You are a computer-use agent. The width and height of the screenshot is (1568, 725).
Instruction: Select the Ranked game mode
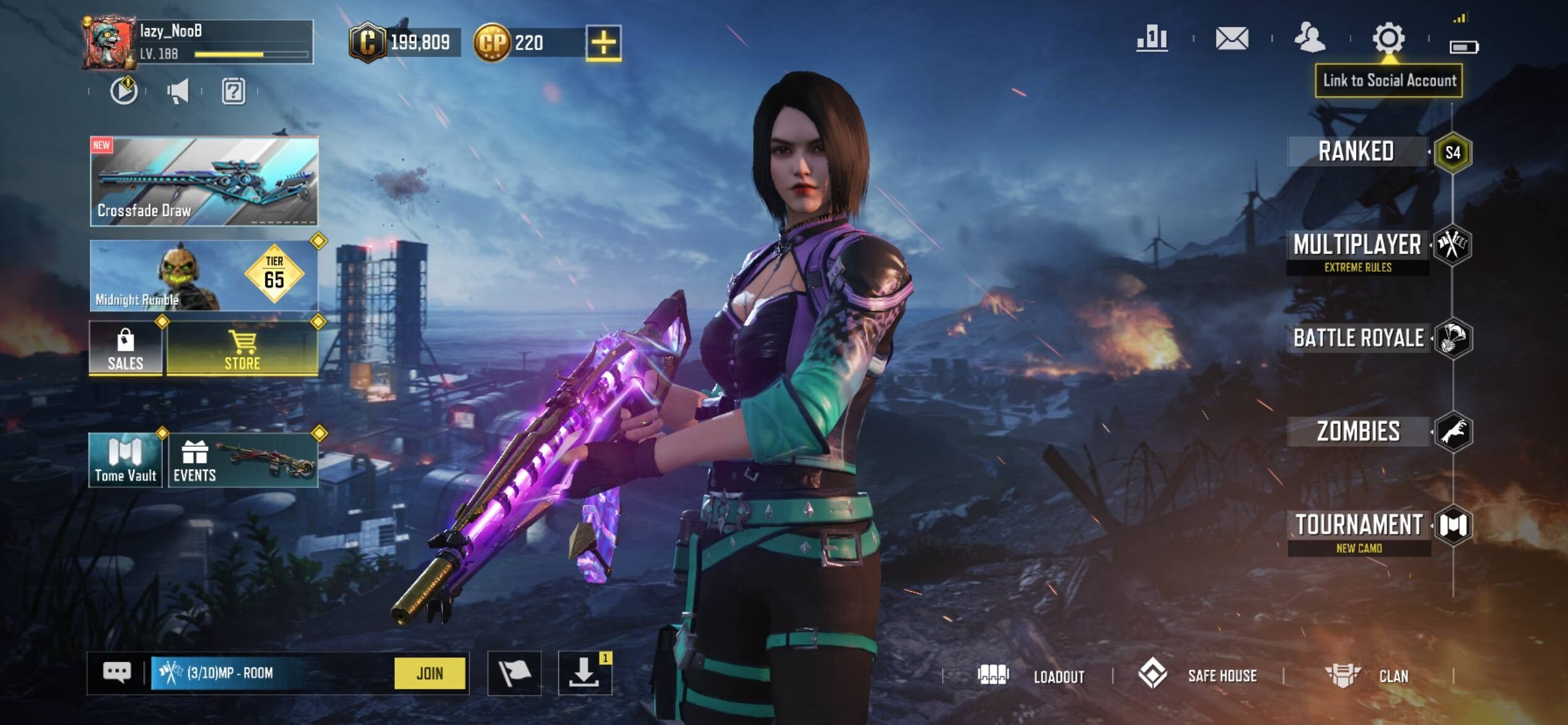[x=1356, y=152]
